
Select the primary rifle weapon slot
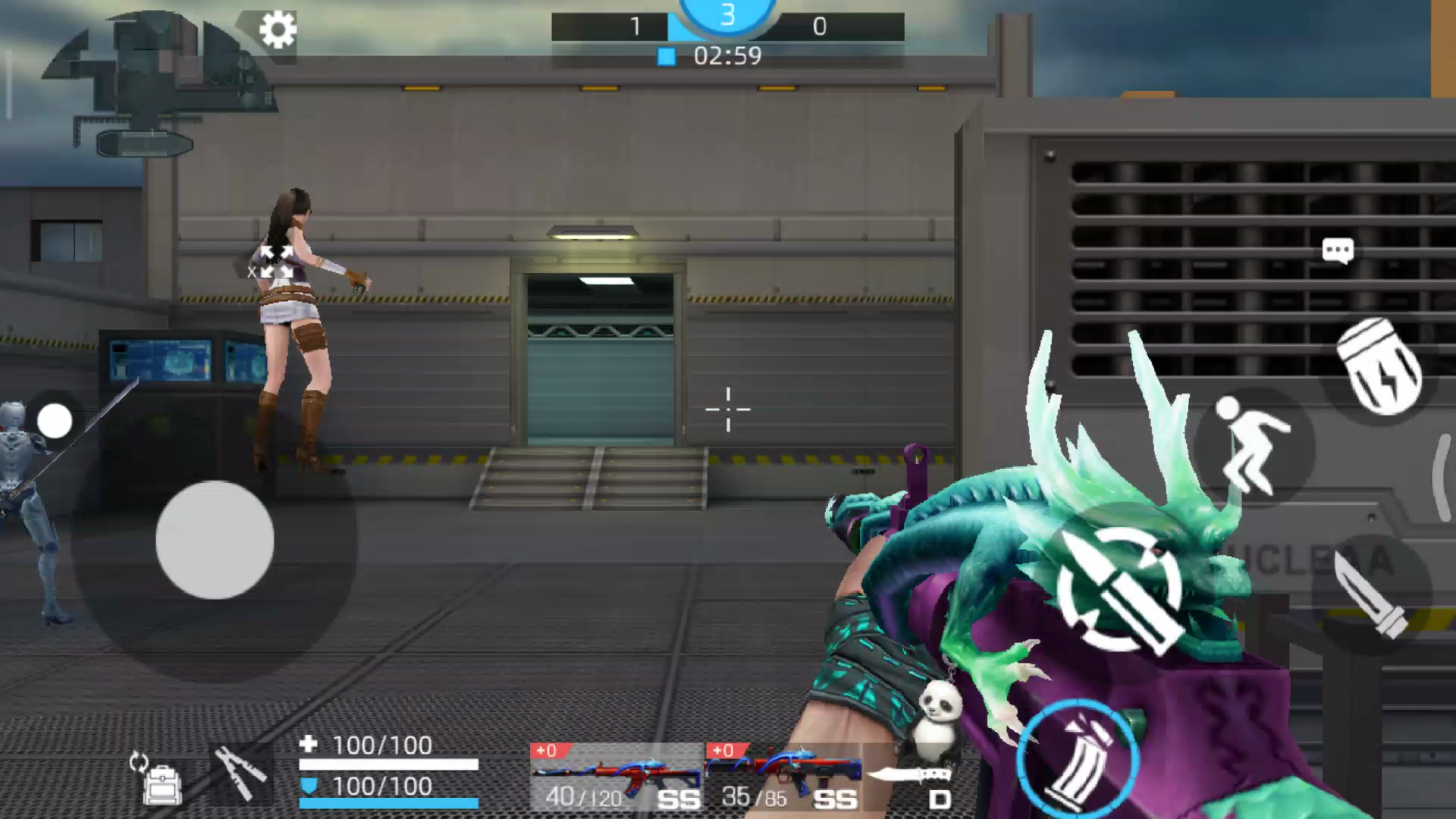pos(616,777)
